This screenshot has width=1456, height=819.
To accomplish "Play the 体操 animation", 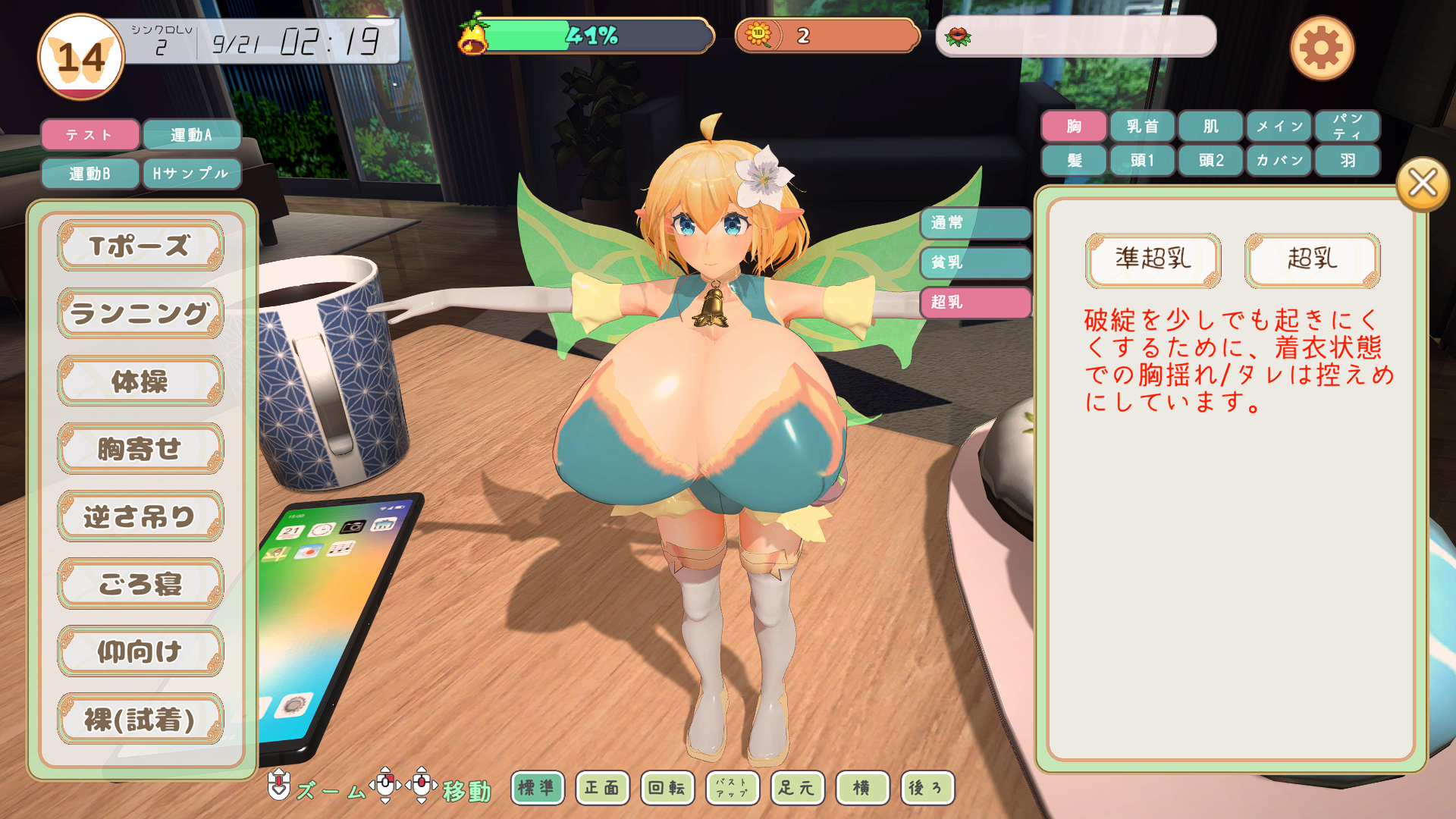I will pyautogui.click(x=140, y=381).
